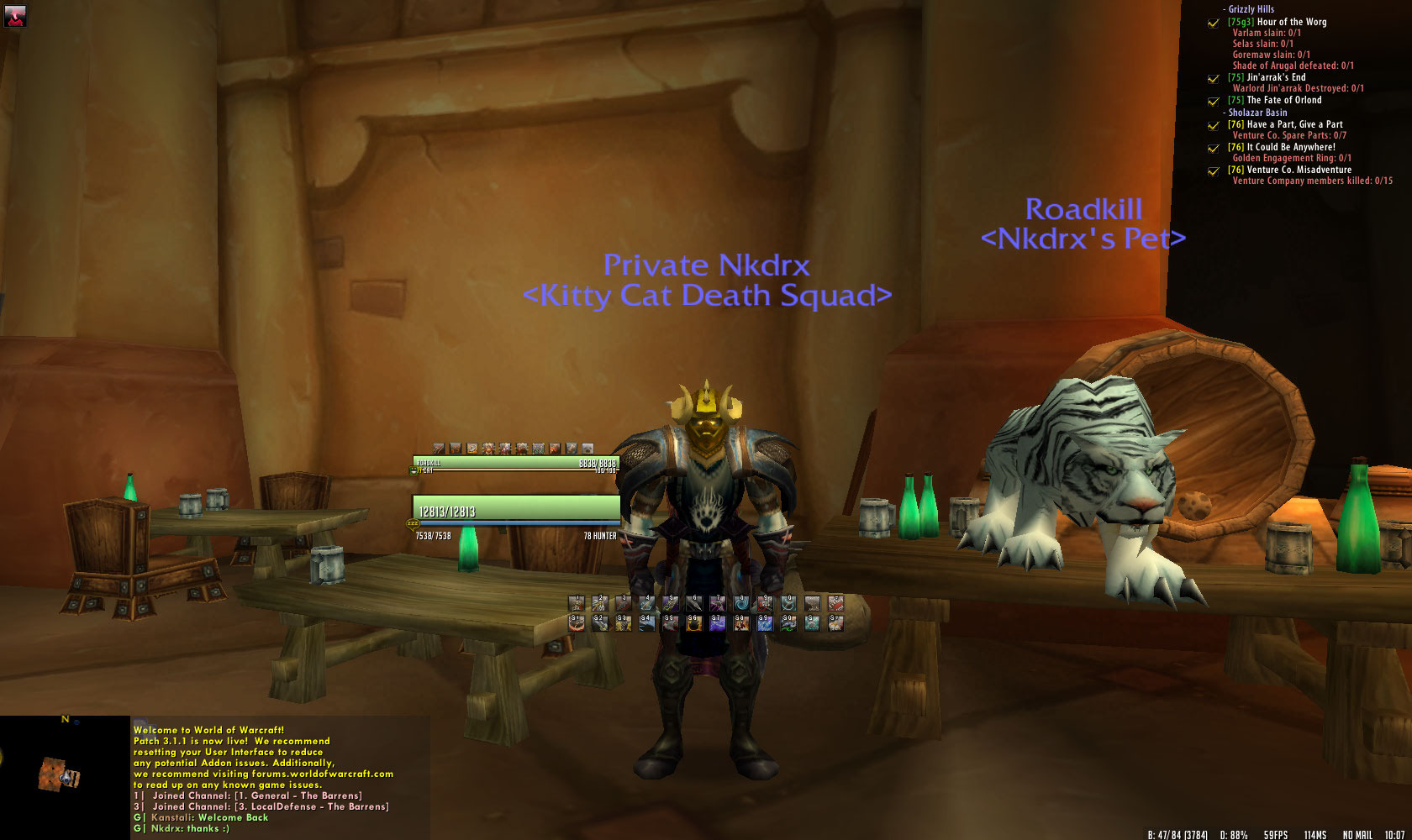Click the red icon in the top-left corner
The height and width of the screenshot is (840, 1412).
point(14,15)
